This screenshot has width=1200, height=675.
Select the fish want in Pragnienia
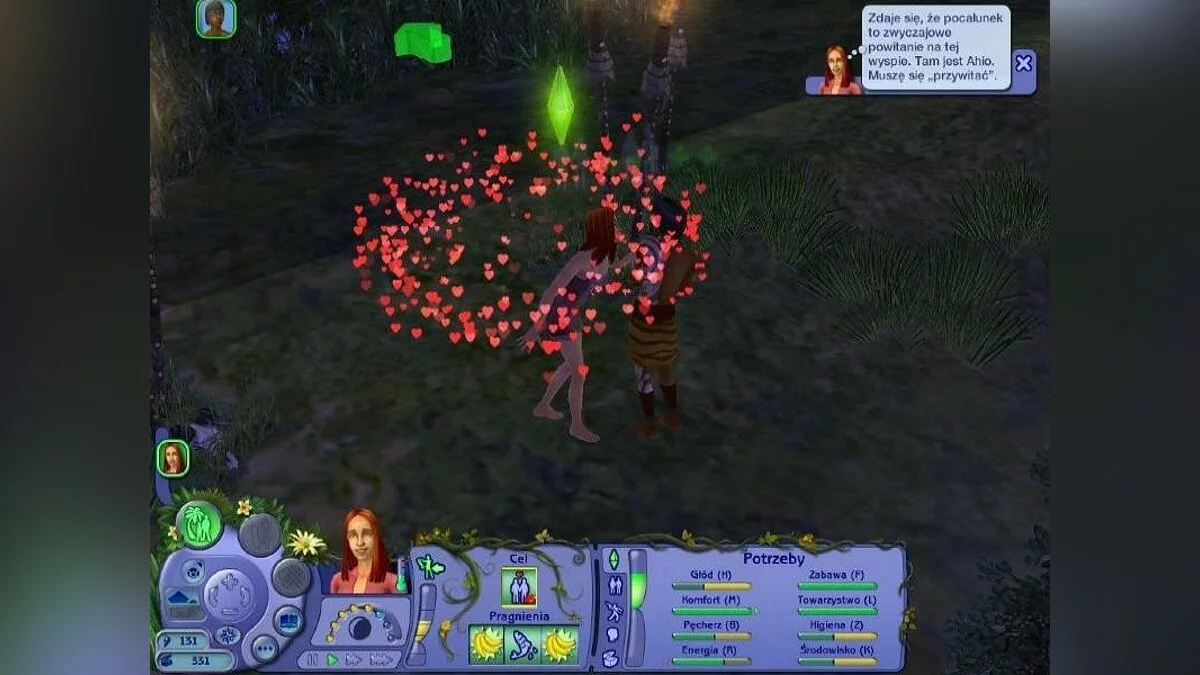tap(522, 645)
